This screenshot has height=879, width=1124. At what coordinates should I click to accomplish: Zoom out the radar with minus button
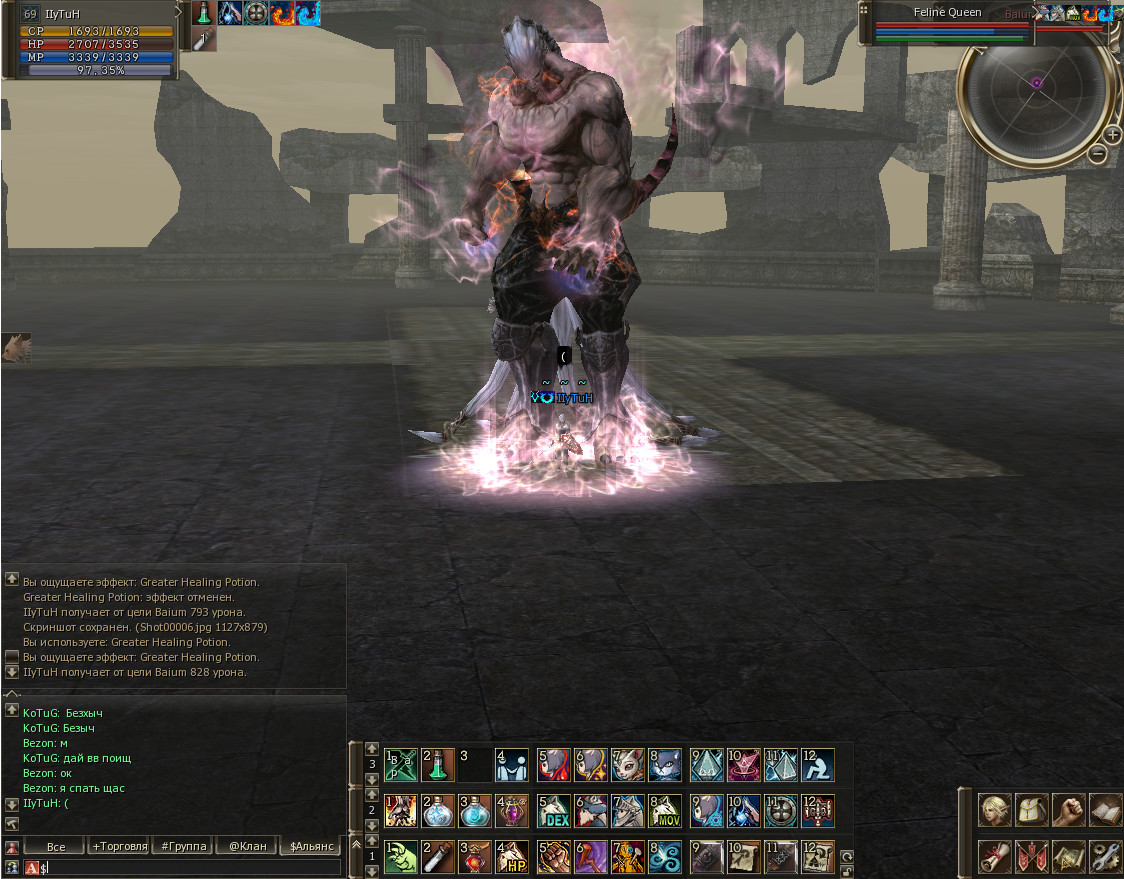[x=1097, y=153]
